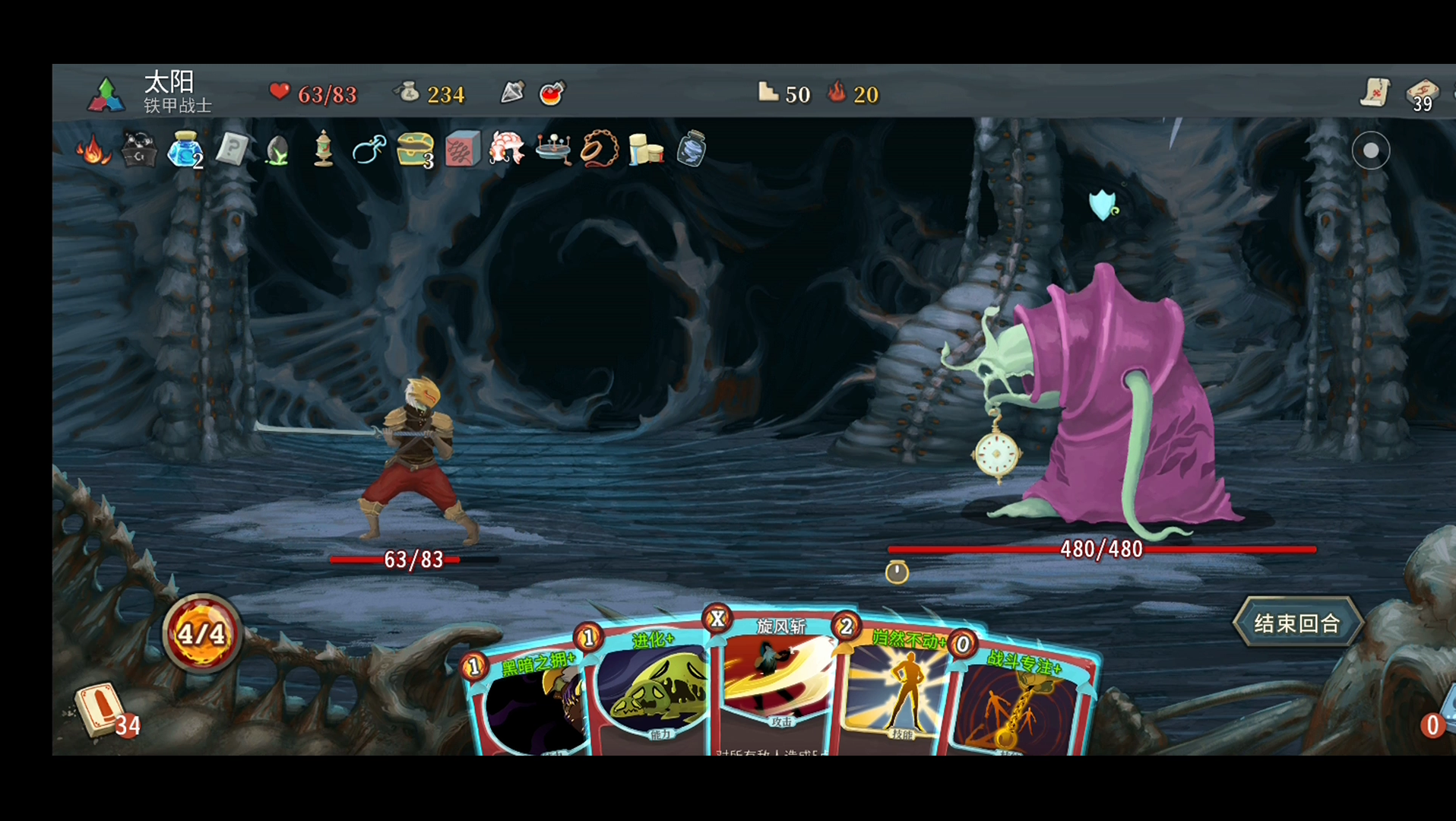The height and width of the screenshot is (821, 1456).
Task: Tap the floating circular assistive button
Action: click(x=1370, y=151)
